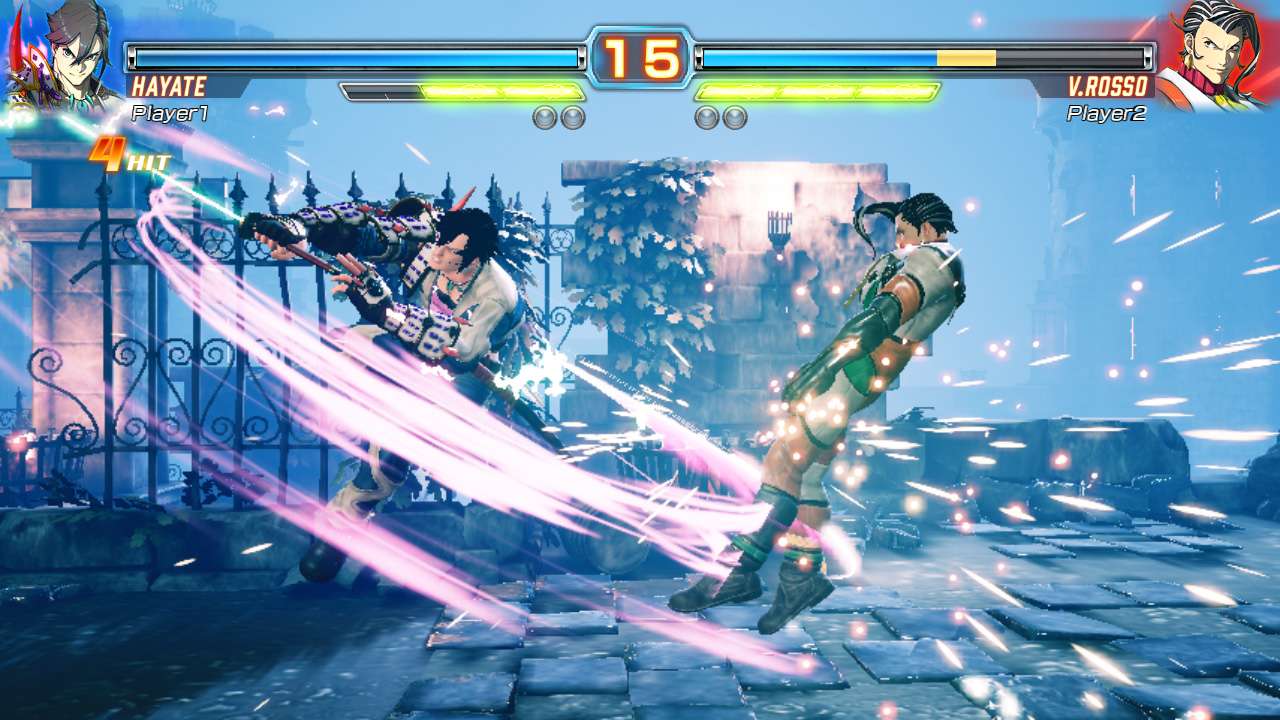Toggle Hayate's super gauge display
Image resolution: width=1280 pixels, height=720 pixels.
pos(460,92)
